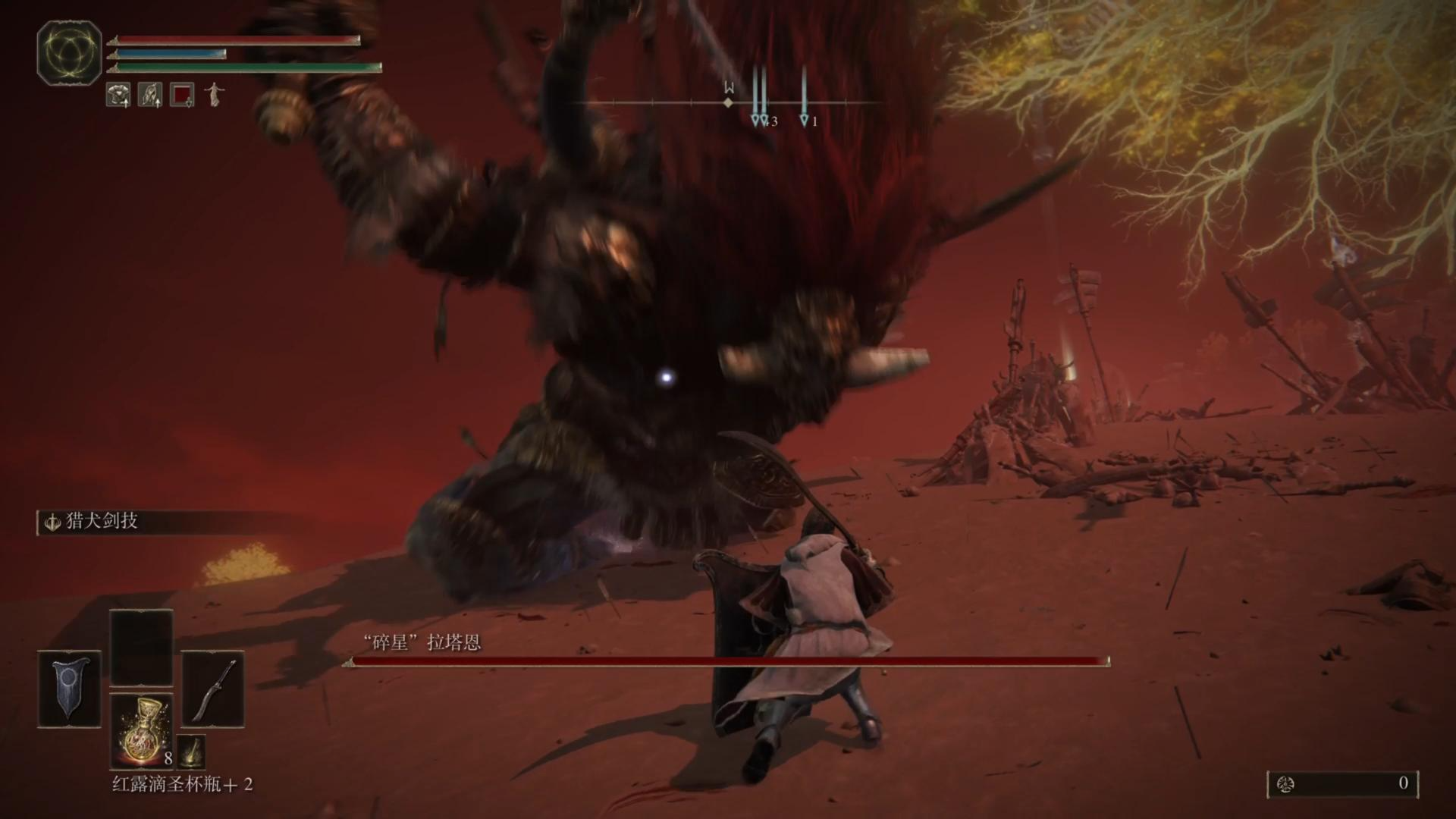This screenshot has width=1456, height=819.
Task: Select the Flask of Crimson Tears slot
Action: pyautogui.click(x=142, y=731)
